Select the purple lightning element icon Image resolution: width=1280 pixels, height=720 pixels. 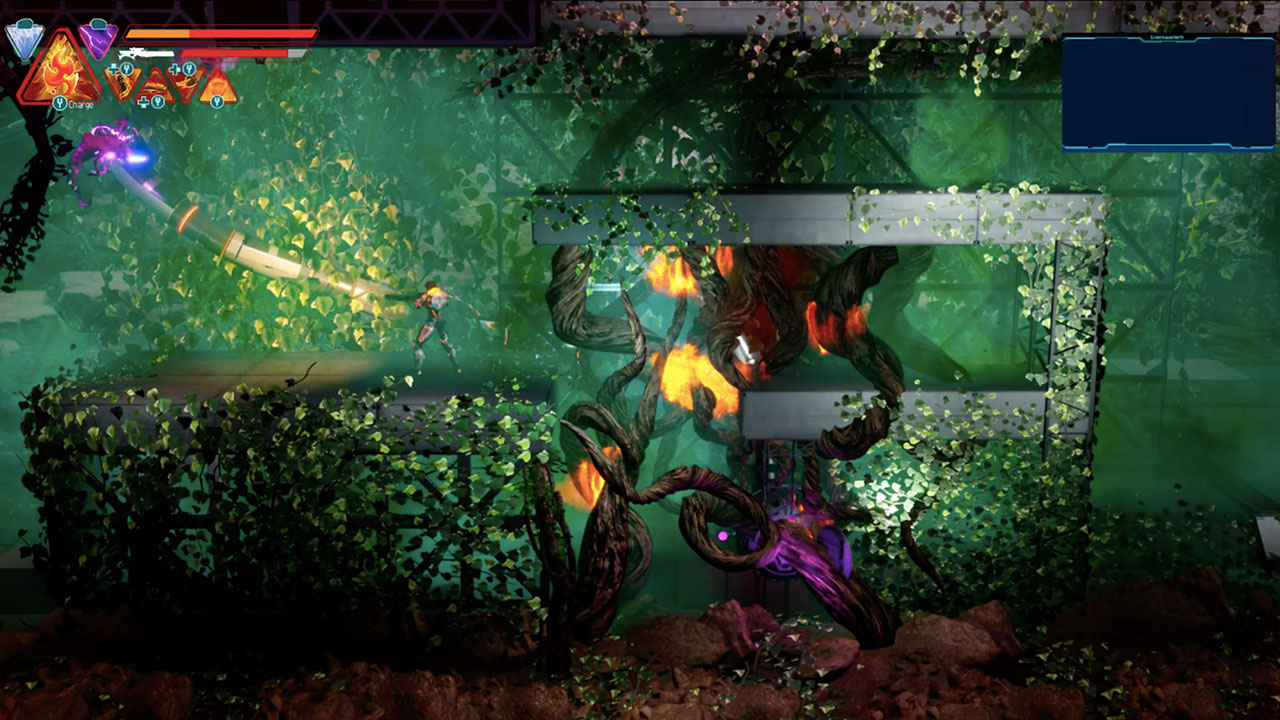[98, 42]
